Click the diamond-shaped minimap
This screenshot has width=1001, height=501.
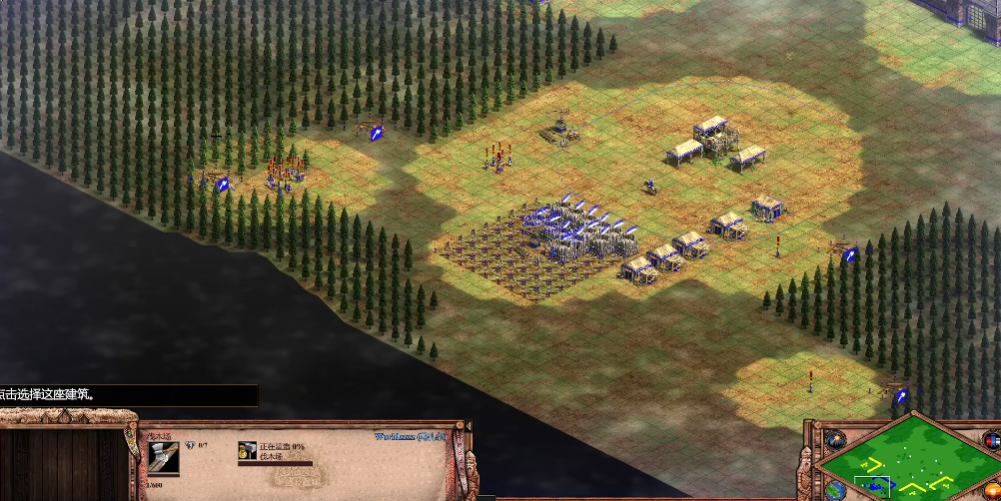pos(906,461)
